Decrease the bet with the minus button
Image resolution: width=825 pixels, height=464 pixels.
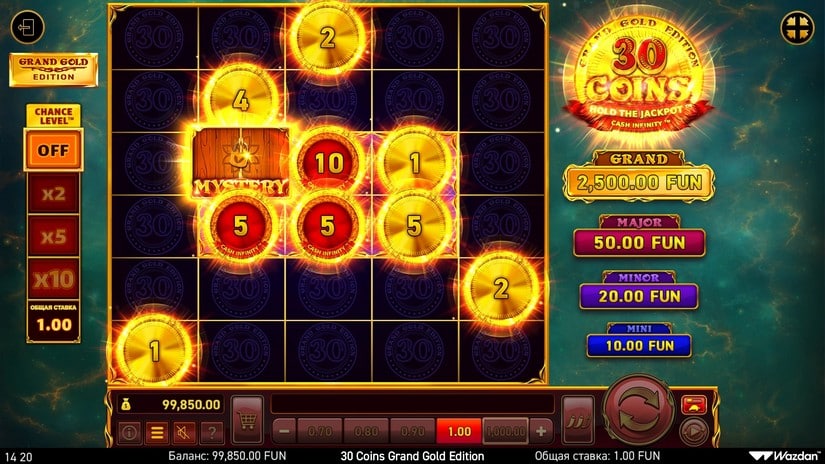tap(284, 431)
